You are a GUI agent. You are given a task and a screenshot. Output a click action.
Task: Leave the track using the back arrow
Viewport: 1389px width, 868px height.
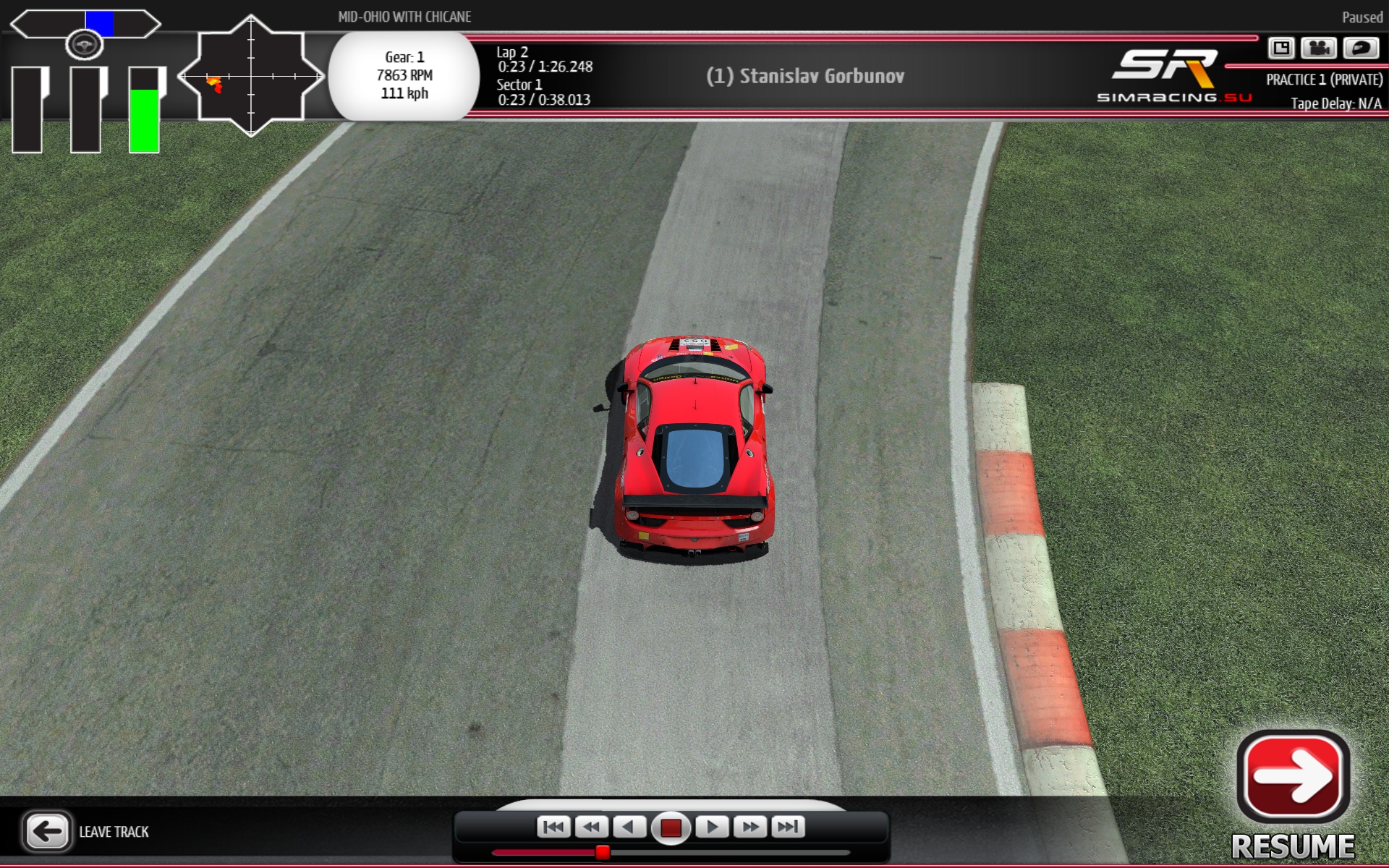[x=47, y=831]
